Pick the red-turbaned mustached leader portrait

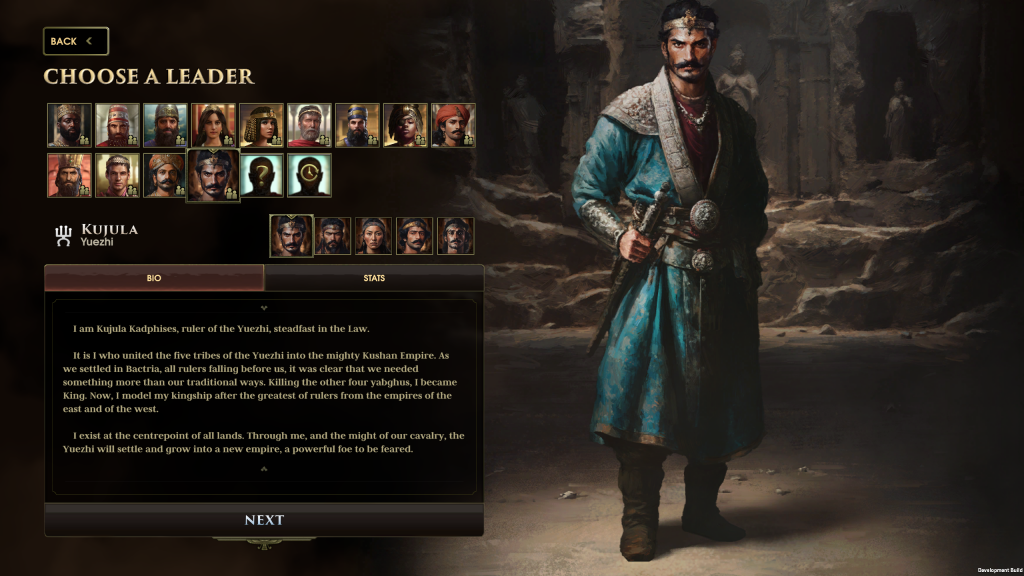pyautogui.click(x=453, y=125)
